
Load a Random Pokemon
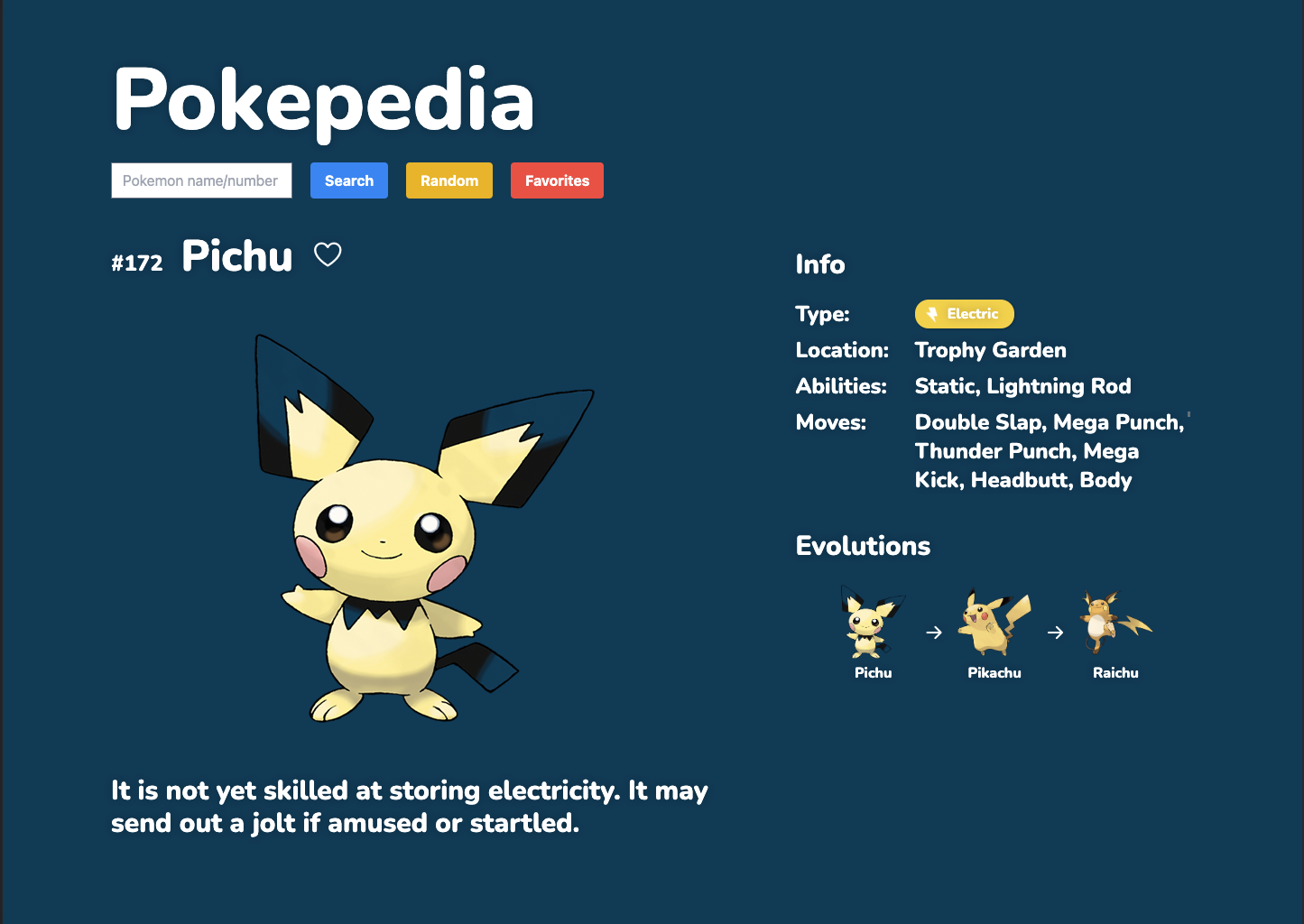point(449,180)
